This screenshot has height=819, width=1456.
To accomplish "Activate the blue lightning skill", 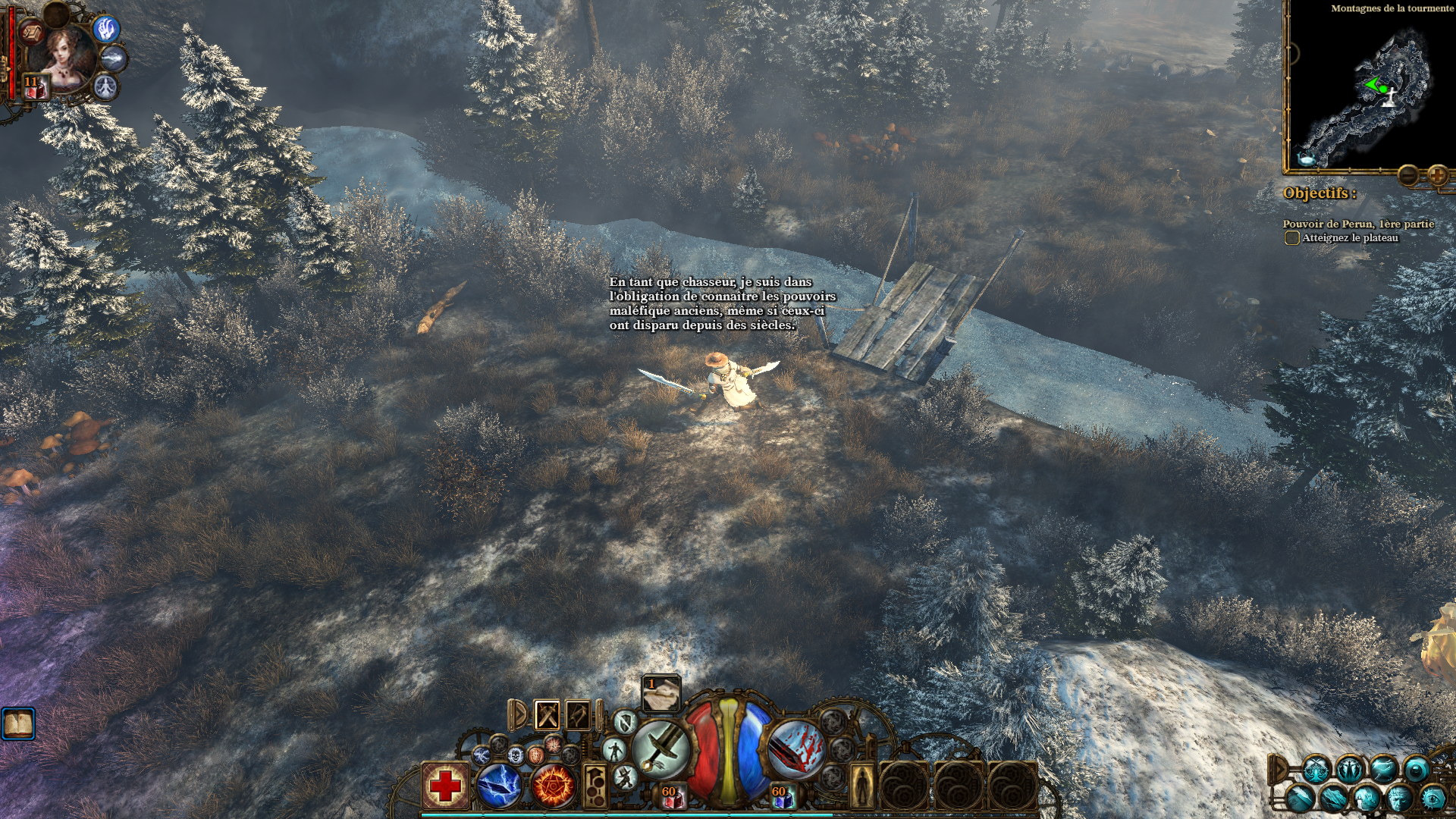I will [x=498, y=786].
